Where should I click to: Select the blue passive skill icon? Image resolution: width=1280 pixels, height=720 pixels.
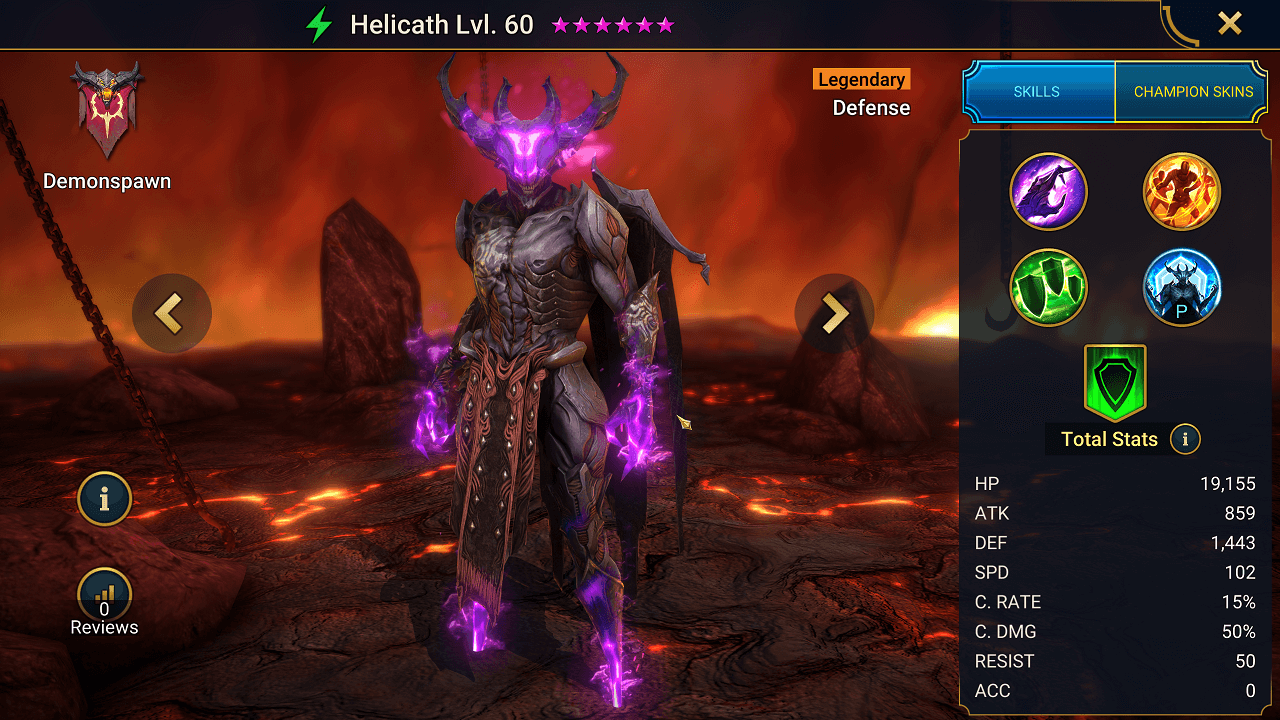1182,288
